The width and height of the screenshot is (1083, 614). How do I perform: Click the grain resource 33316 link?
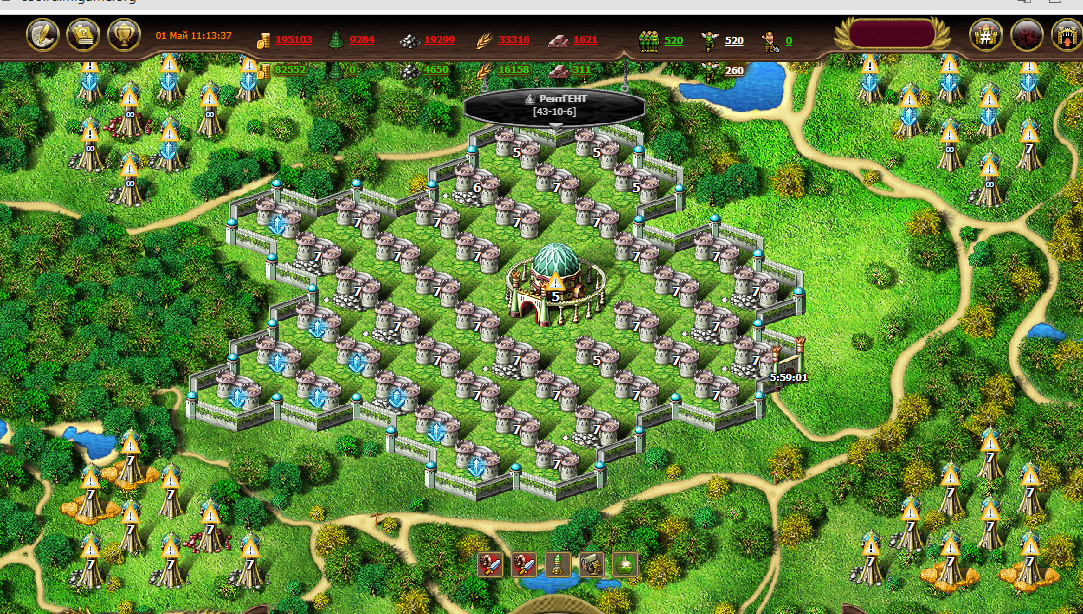[513, 40]
